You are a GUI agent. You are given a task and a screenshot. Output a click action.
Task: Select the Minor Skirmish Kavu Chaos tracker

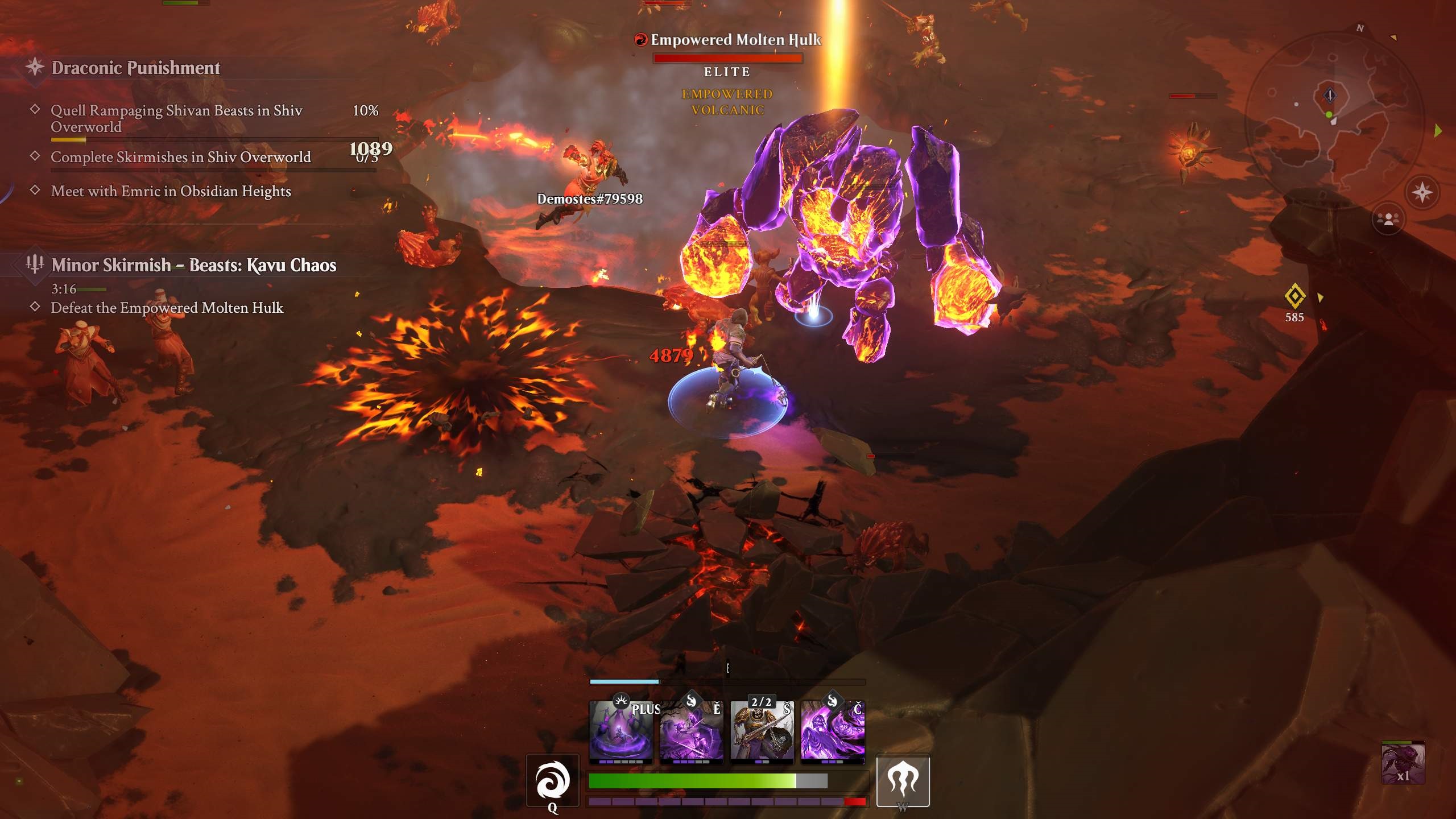[x=193, y=265]
